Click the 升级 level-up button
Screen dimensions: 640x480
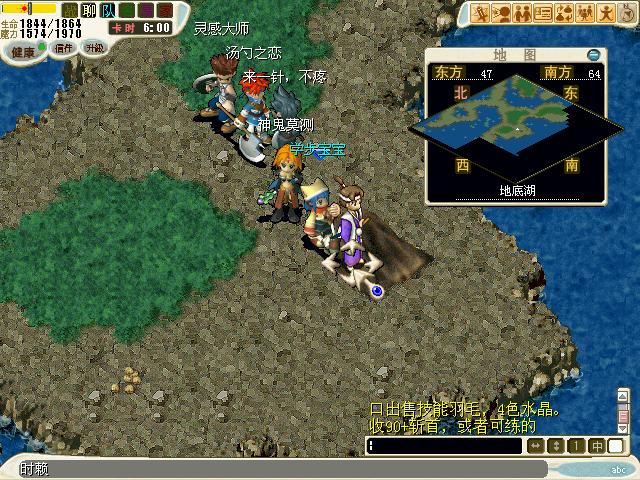[x=94, y=47]
